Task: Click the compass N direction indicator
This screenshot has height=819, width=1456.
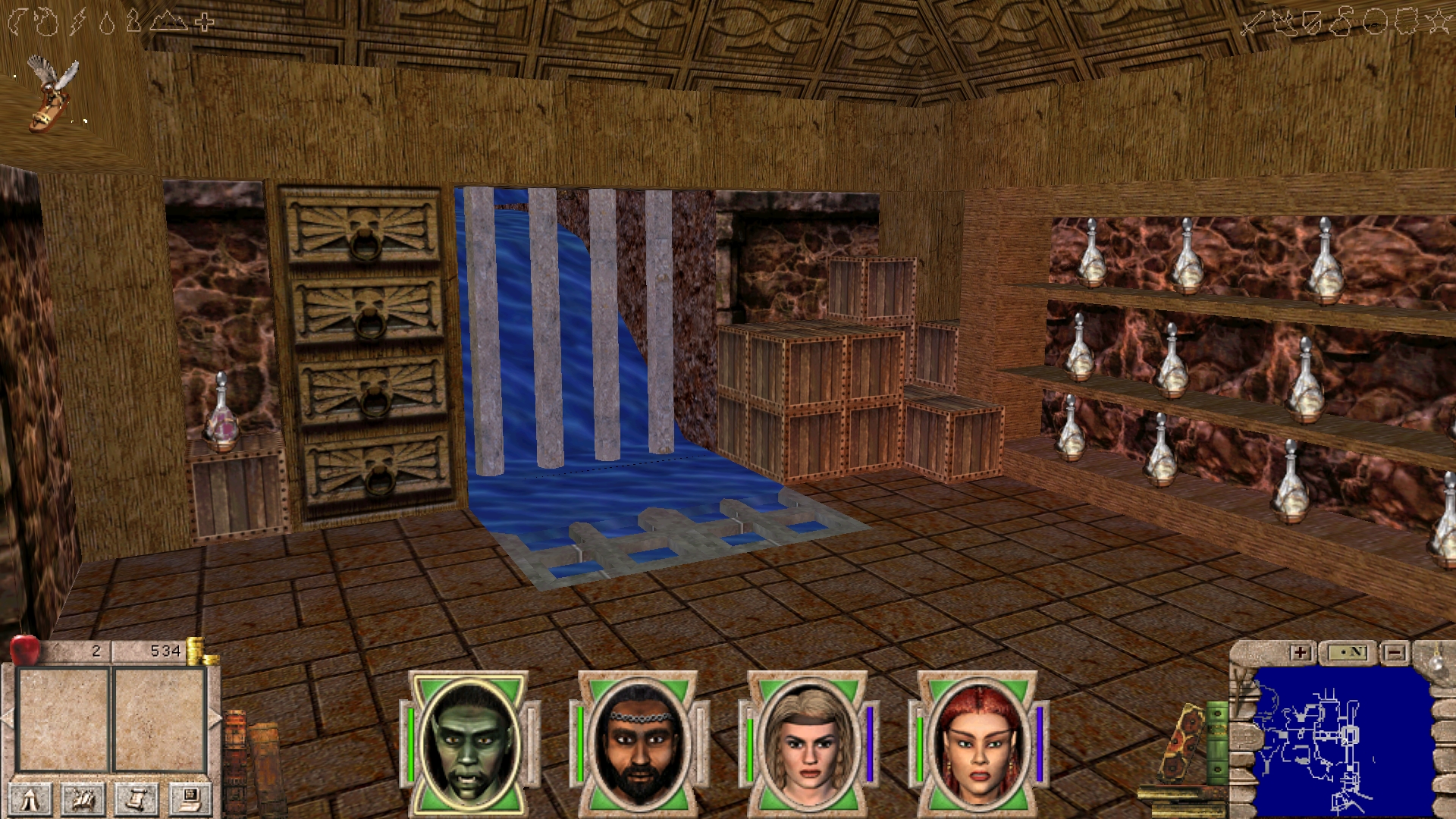Action: 1347,652
